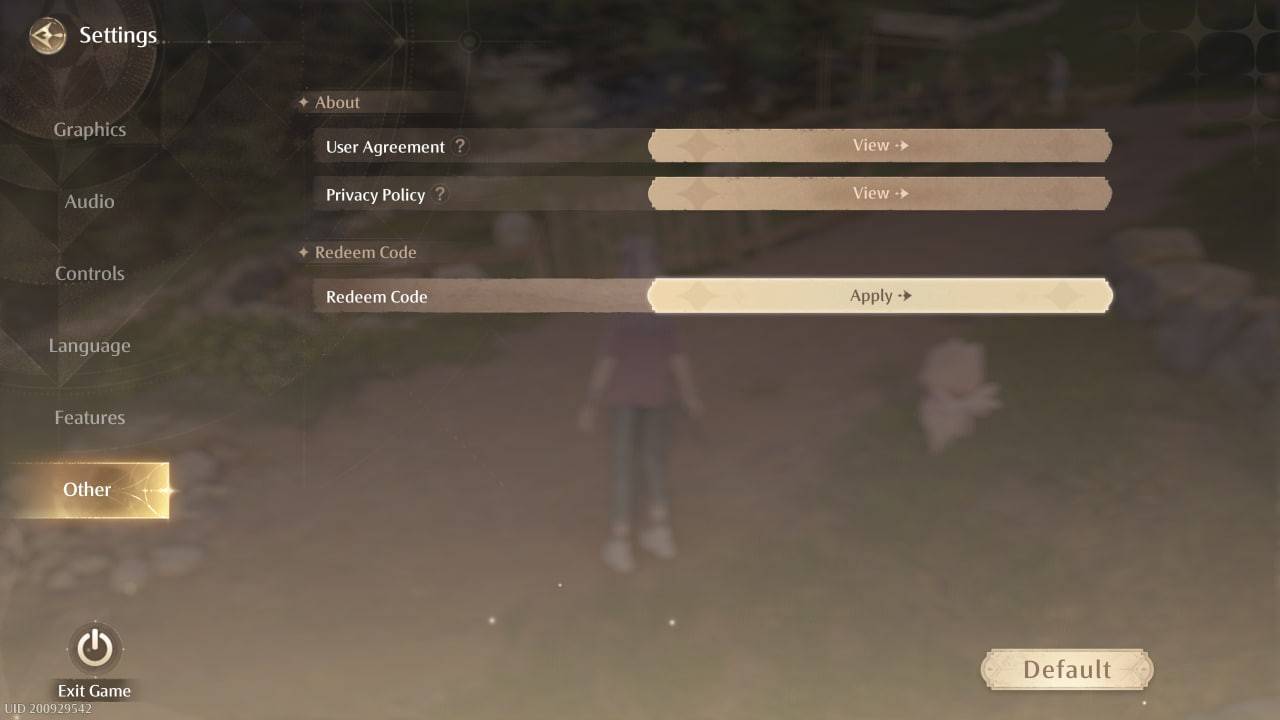1280x720 pixels.
Task: Open the Controls settings section
Action: tap(89, 273)
